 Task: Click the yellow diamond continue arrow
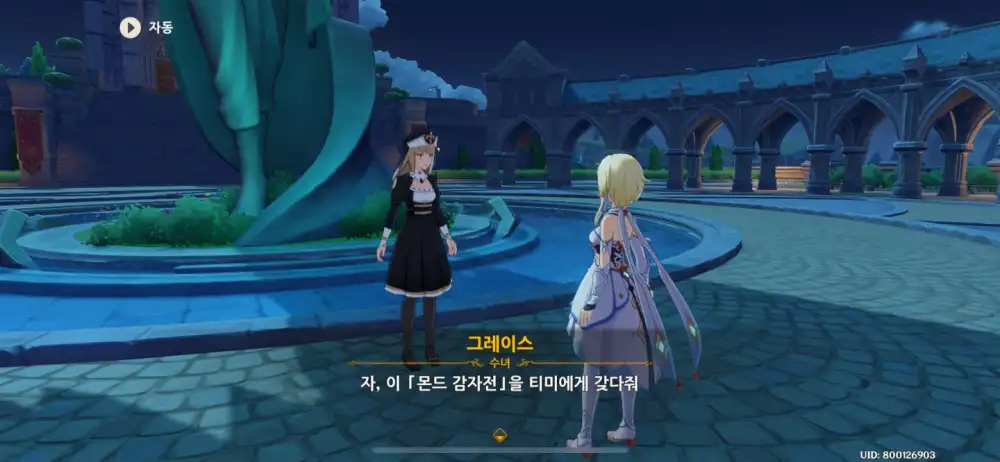tap(499, 434)
